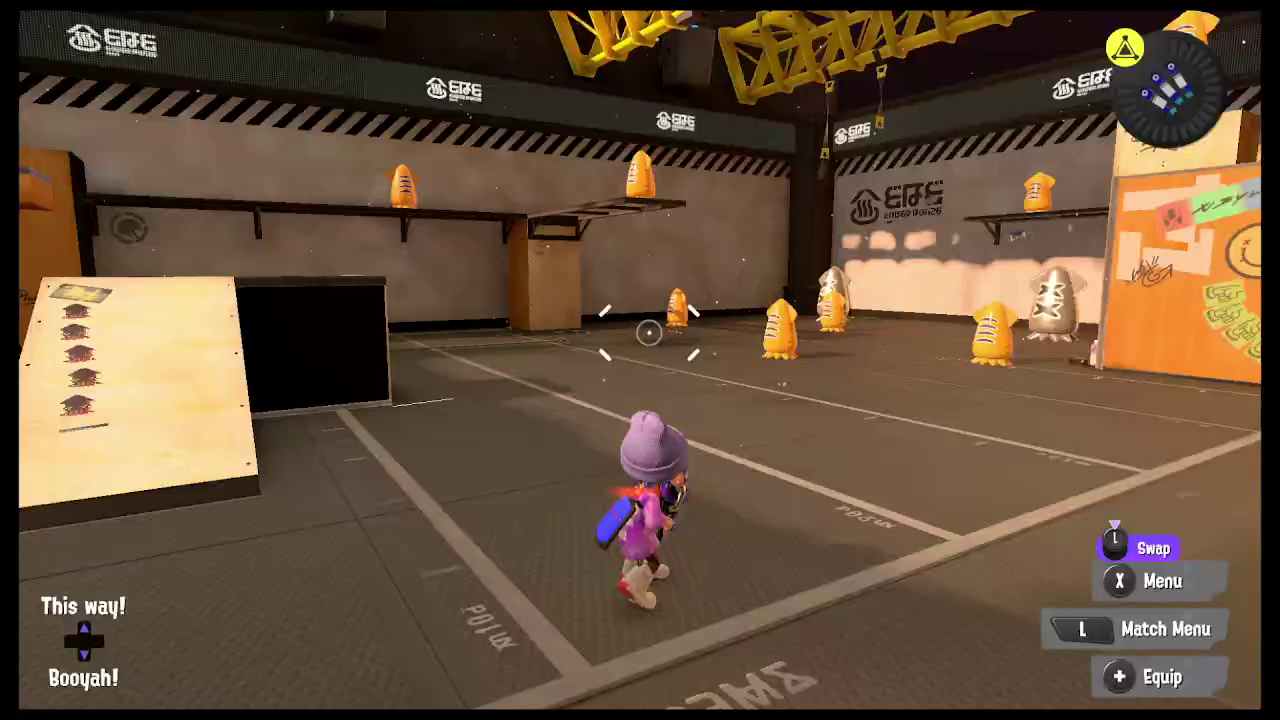Click the plus-shaped Equip button icon
The image size is (1280, 720).
[1119, 677]
